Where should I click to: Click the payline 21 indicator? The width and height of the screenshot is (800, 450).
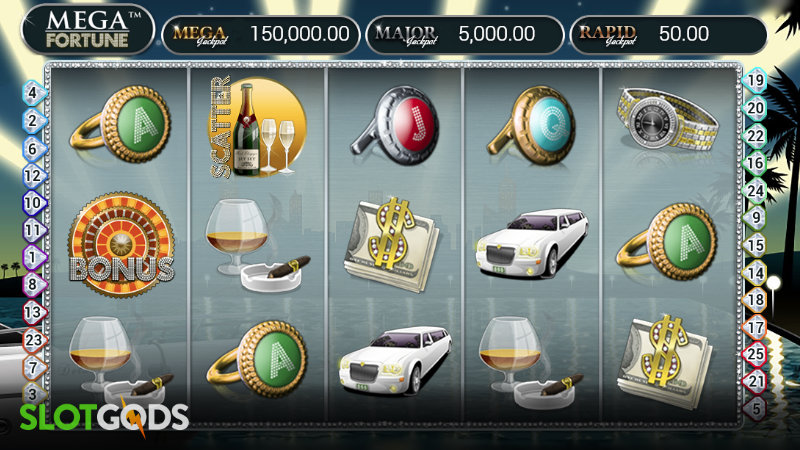(757, 380)
